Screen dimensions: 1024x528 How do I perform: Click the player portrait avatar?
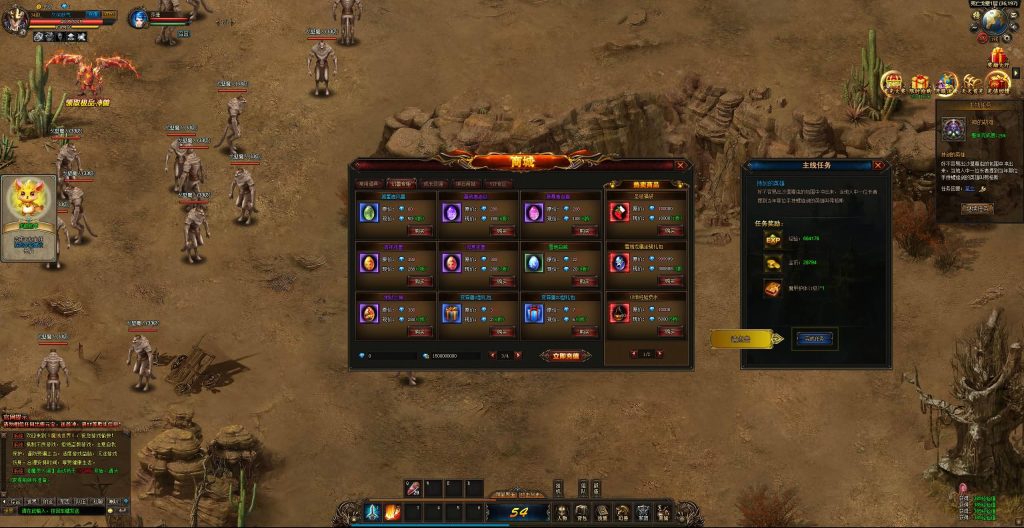[14, 17]
